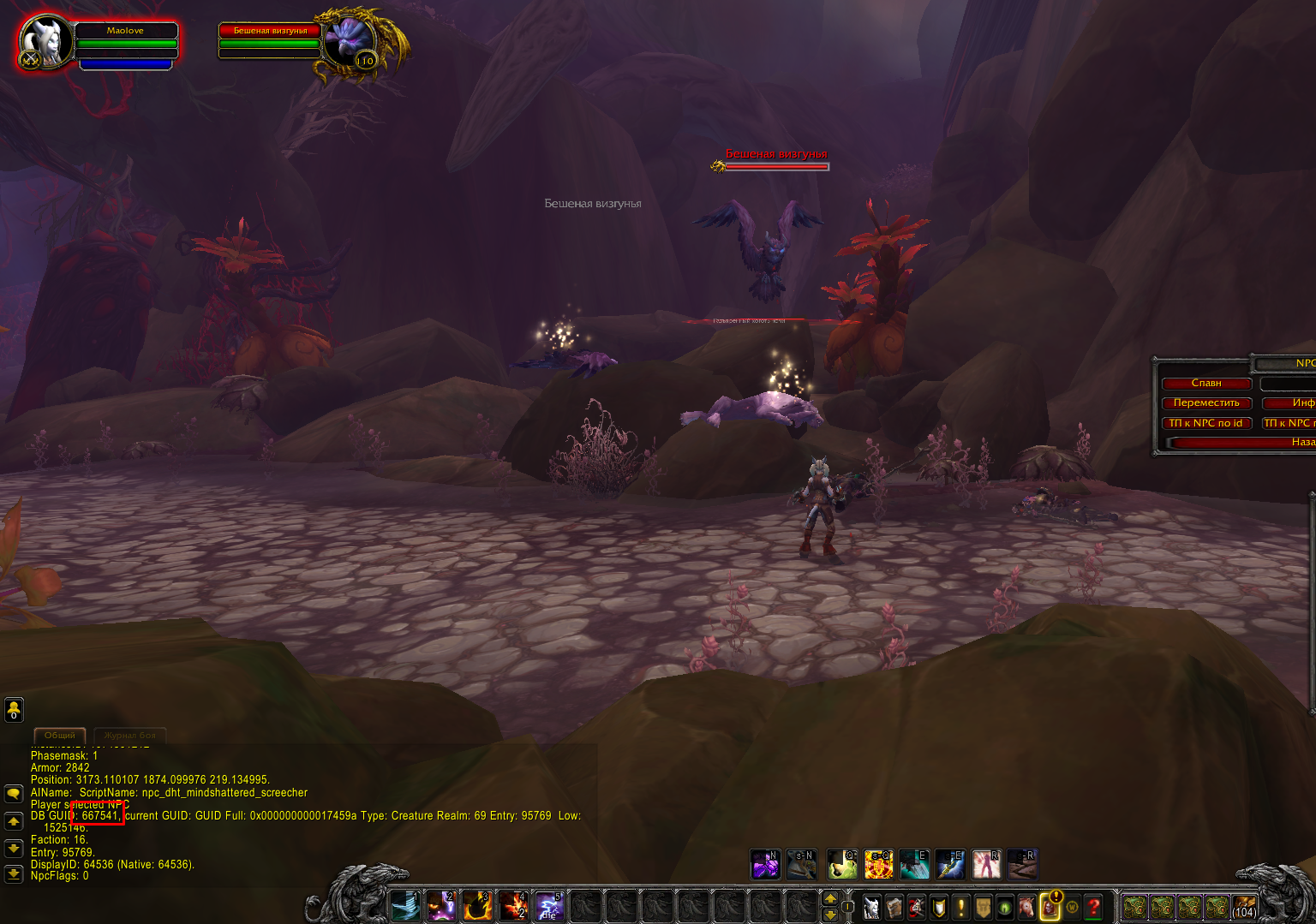
Task: Open the red question mark help button
Action: (x=1094, y=906)
